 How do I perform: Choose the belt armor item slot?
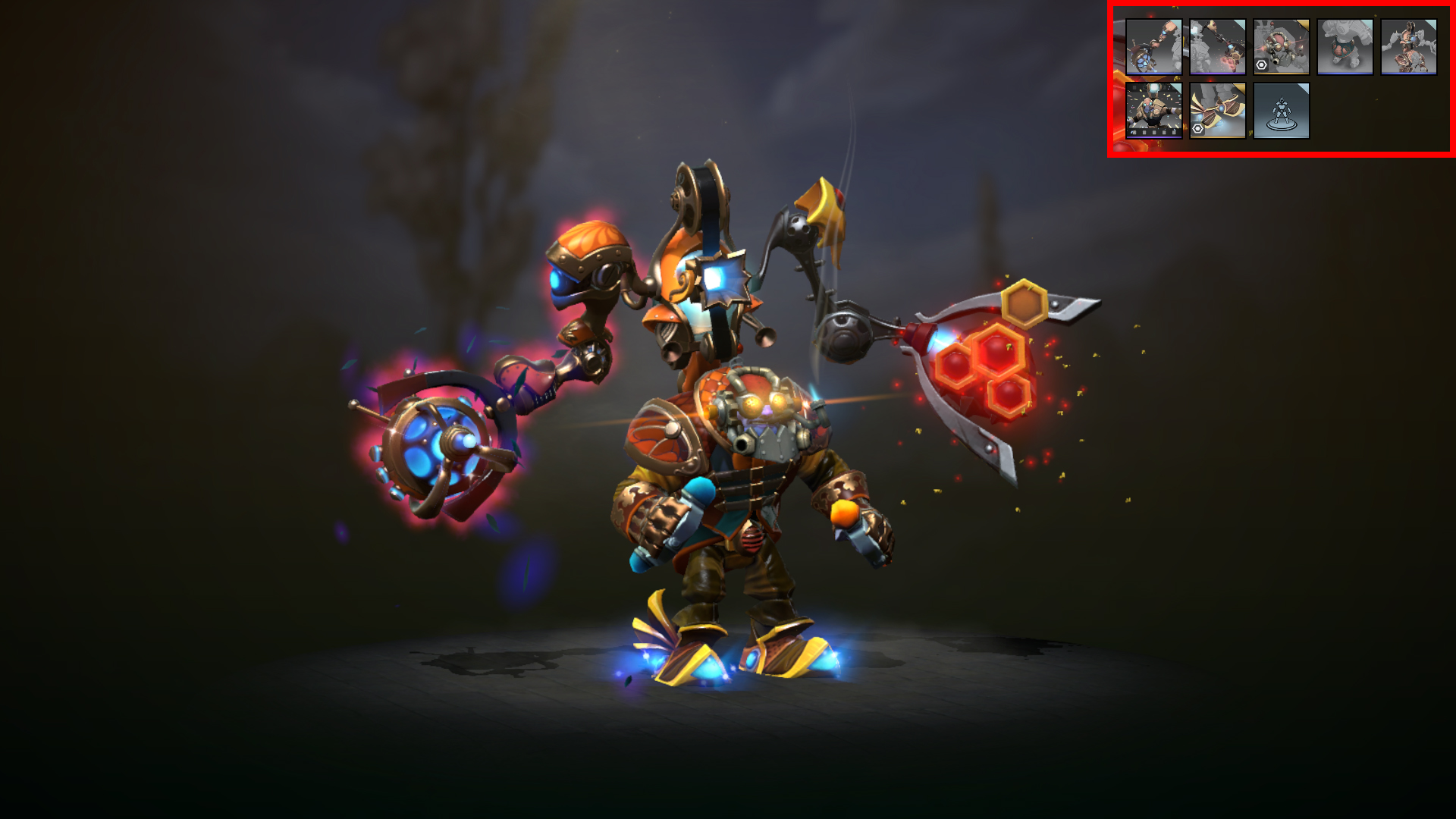click(x=1345, y=47)
